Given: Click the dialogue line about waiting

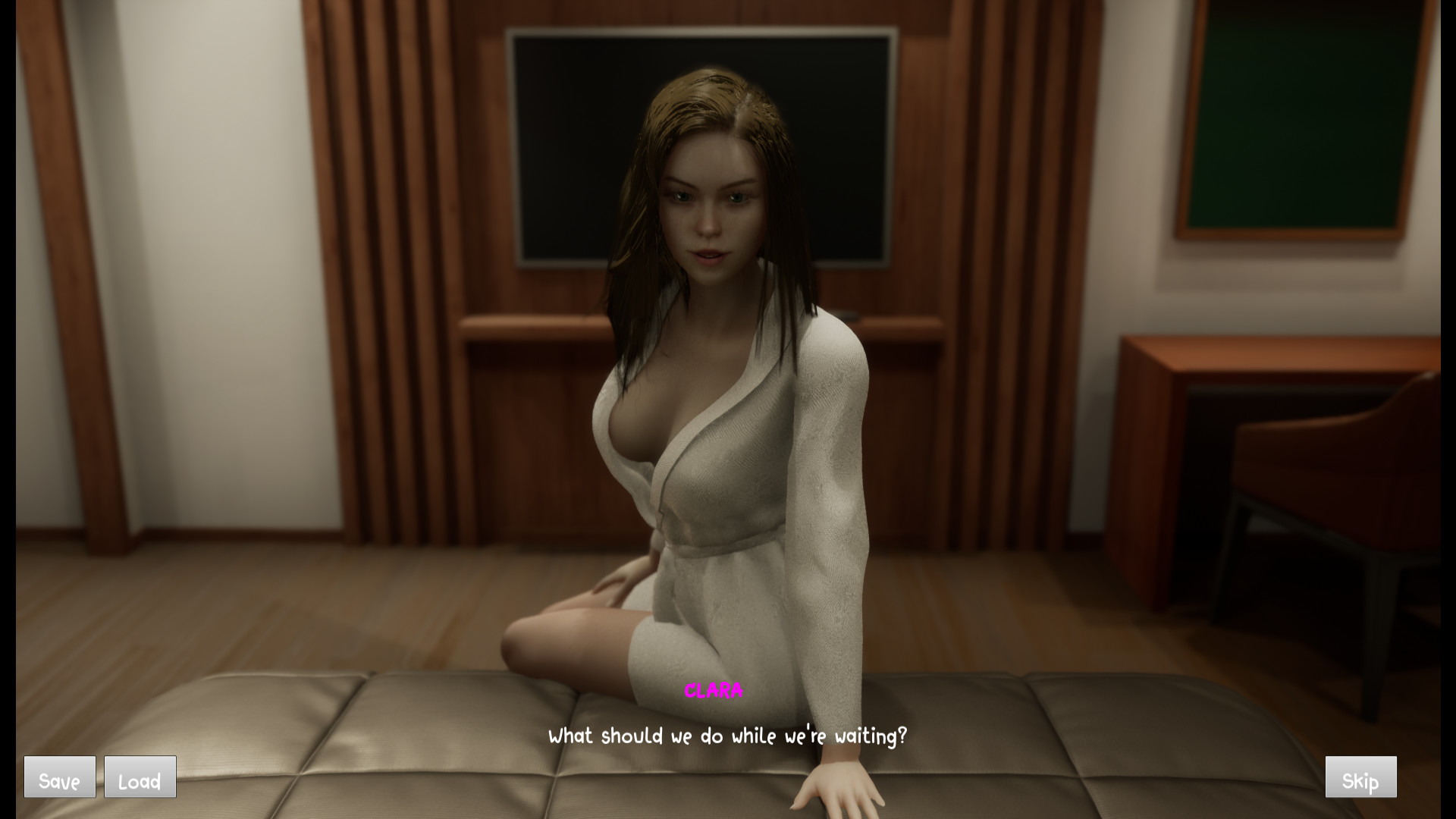Looking at the screenshot, I should (x=728, y=734).
